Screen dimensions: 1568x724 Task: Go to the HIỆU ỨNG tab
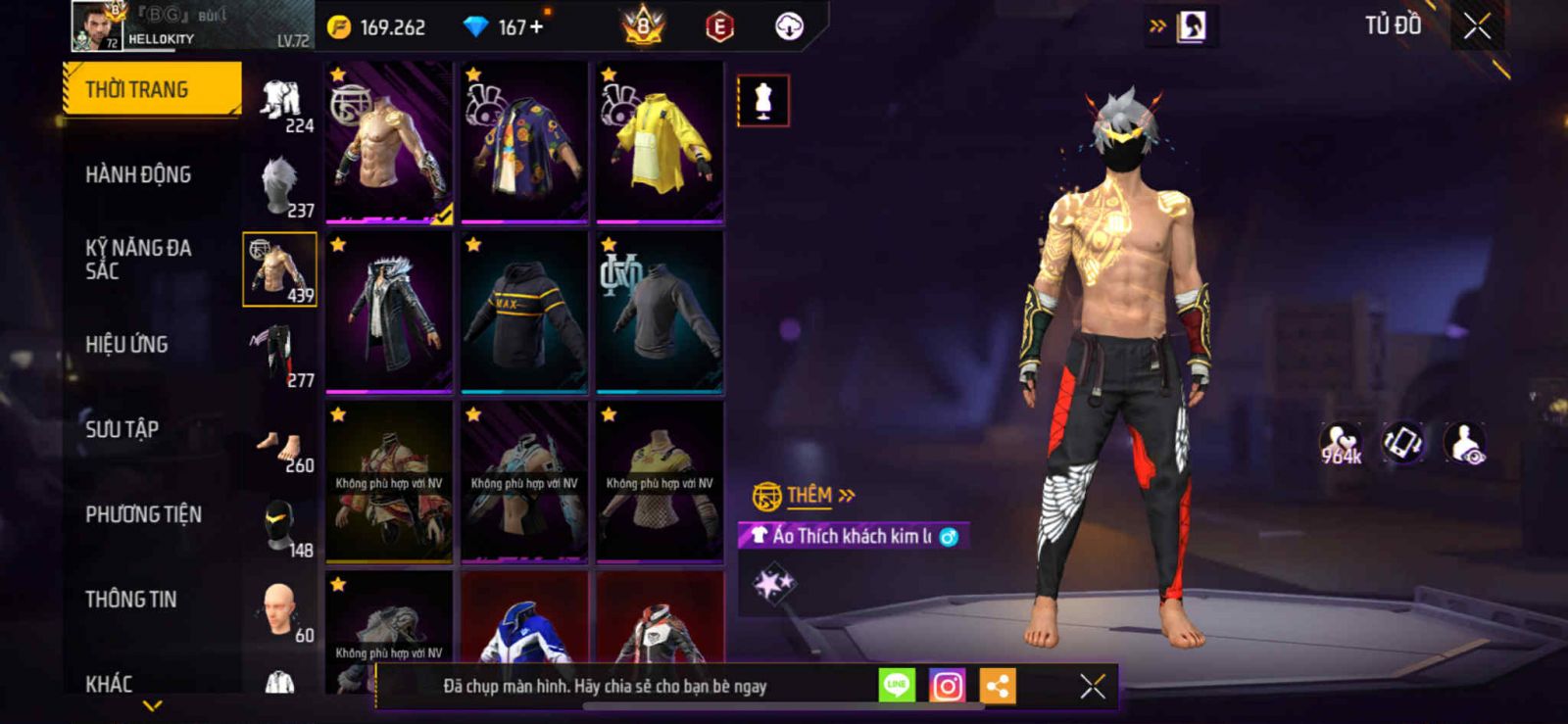[x=126, y=345]
